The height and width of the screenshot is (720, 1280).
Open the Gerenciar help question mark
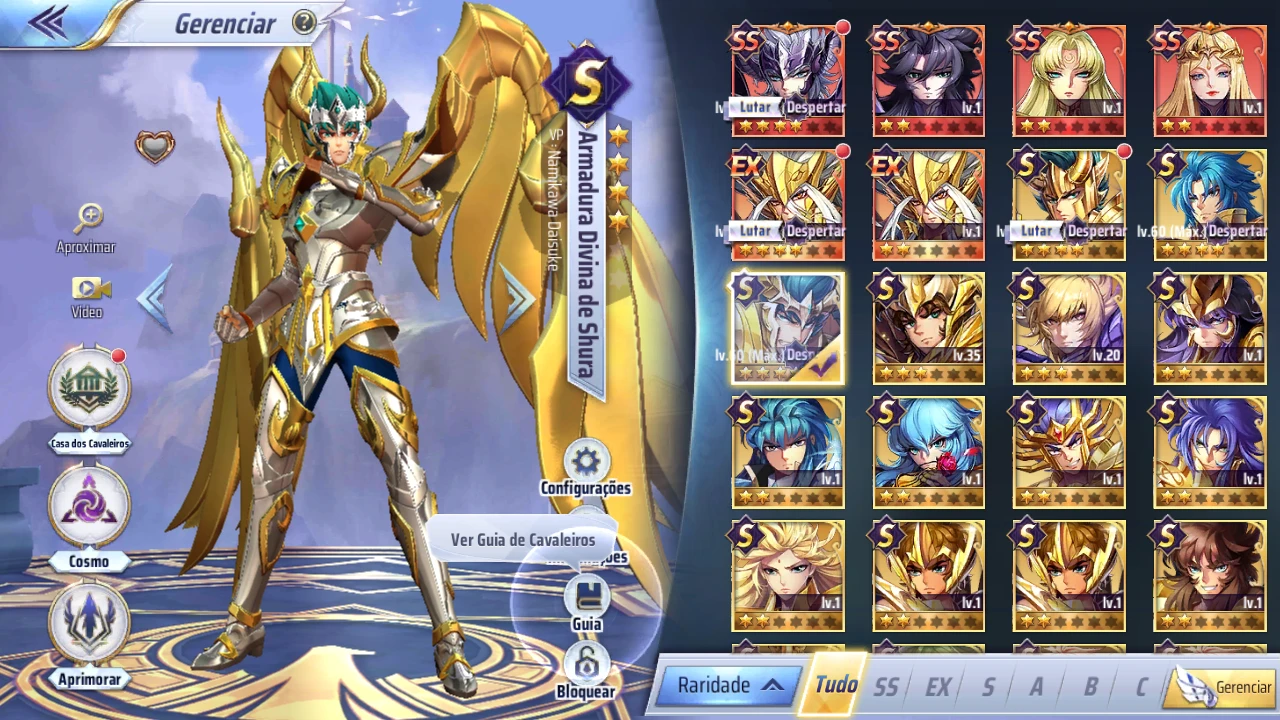[303, 23]
